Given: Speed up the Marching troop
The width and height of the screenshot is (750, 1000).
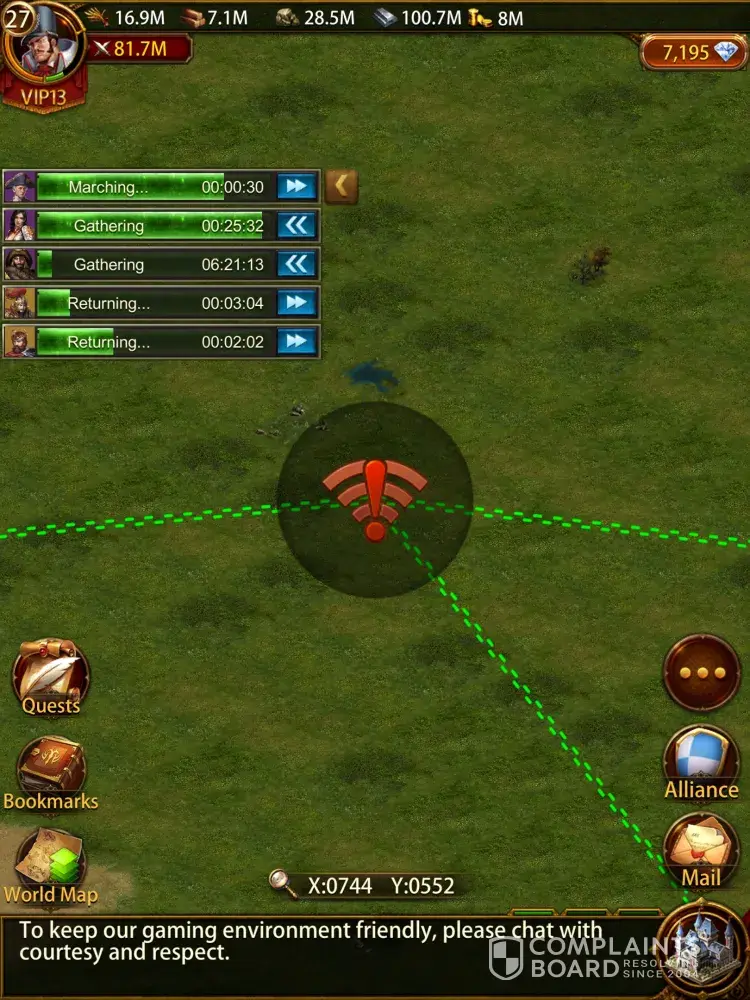Looking at the screenshot, I should (297, 186).
